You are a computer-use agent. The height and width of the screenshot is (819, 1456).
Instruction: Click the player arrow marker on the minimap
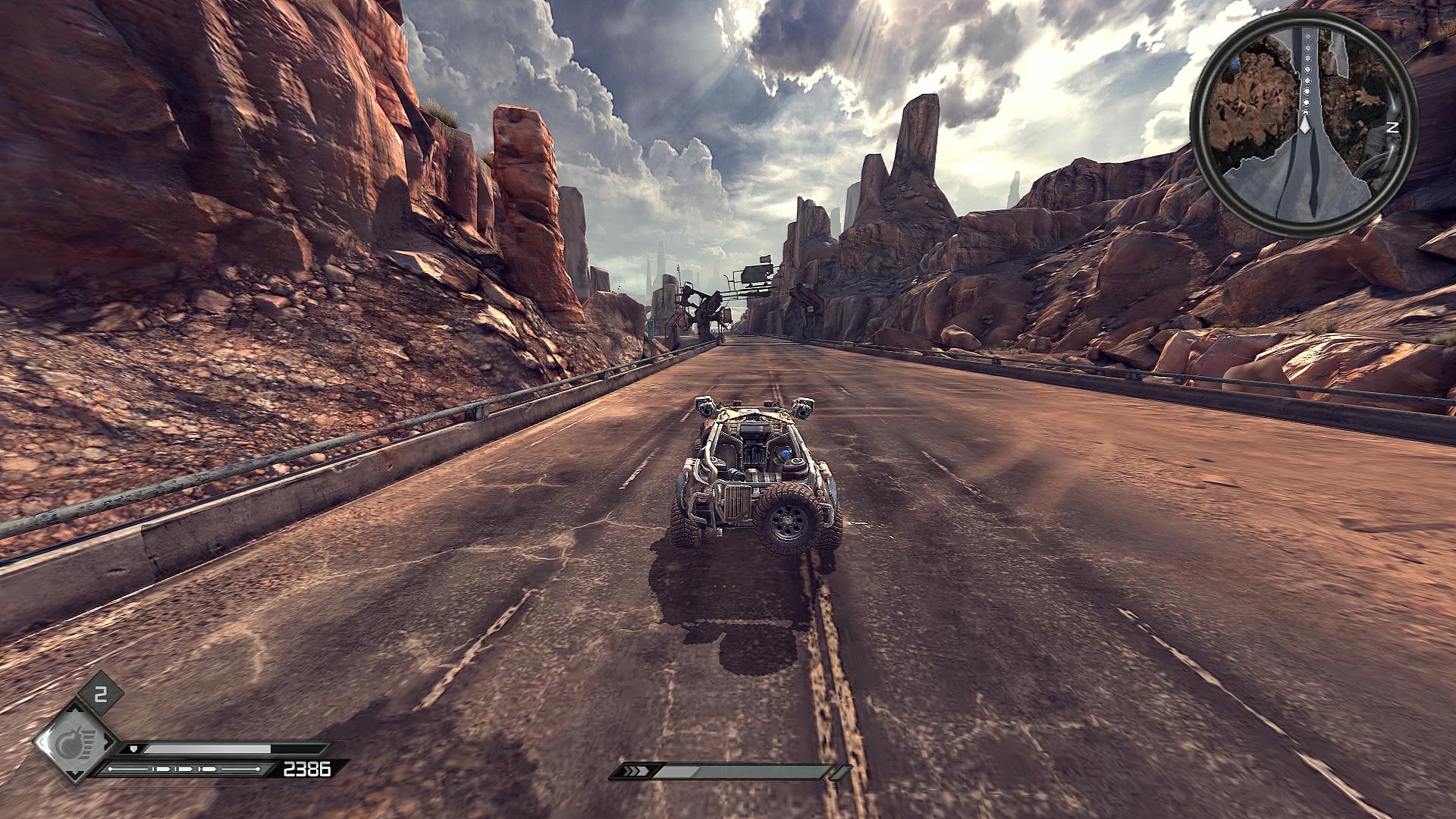(1304, 124)
